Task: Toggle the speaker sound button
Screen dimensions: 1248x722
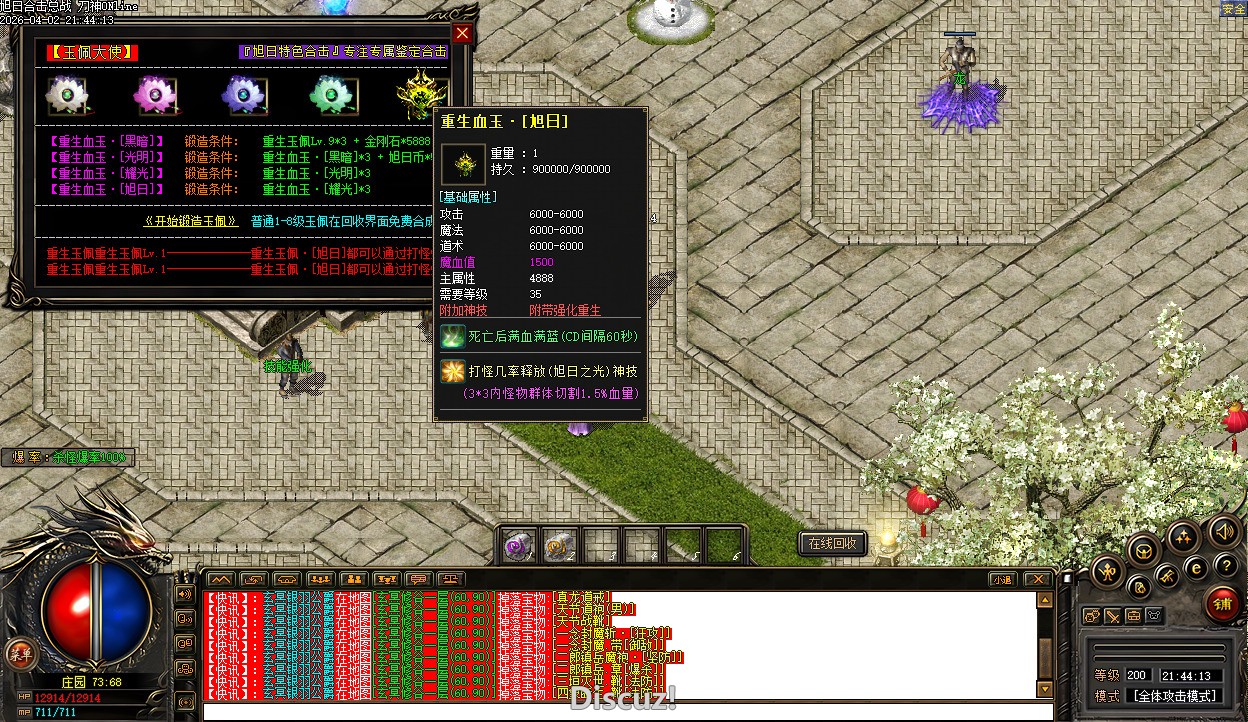Action: [1223, 530]
